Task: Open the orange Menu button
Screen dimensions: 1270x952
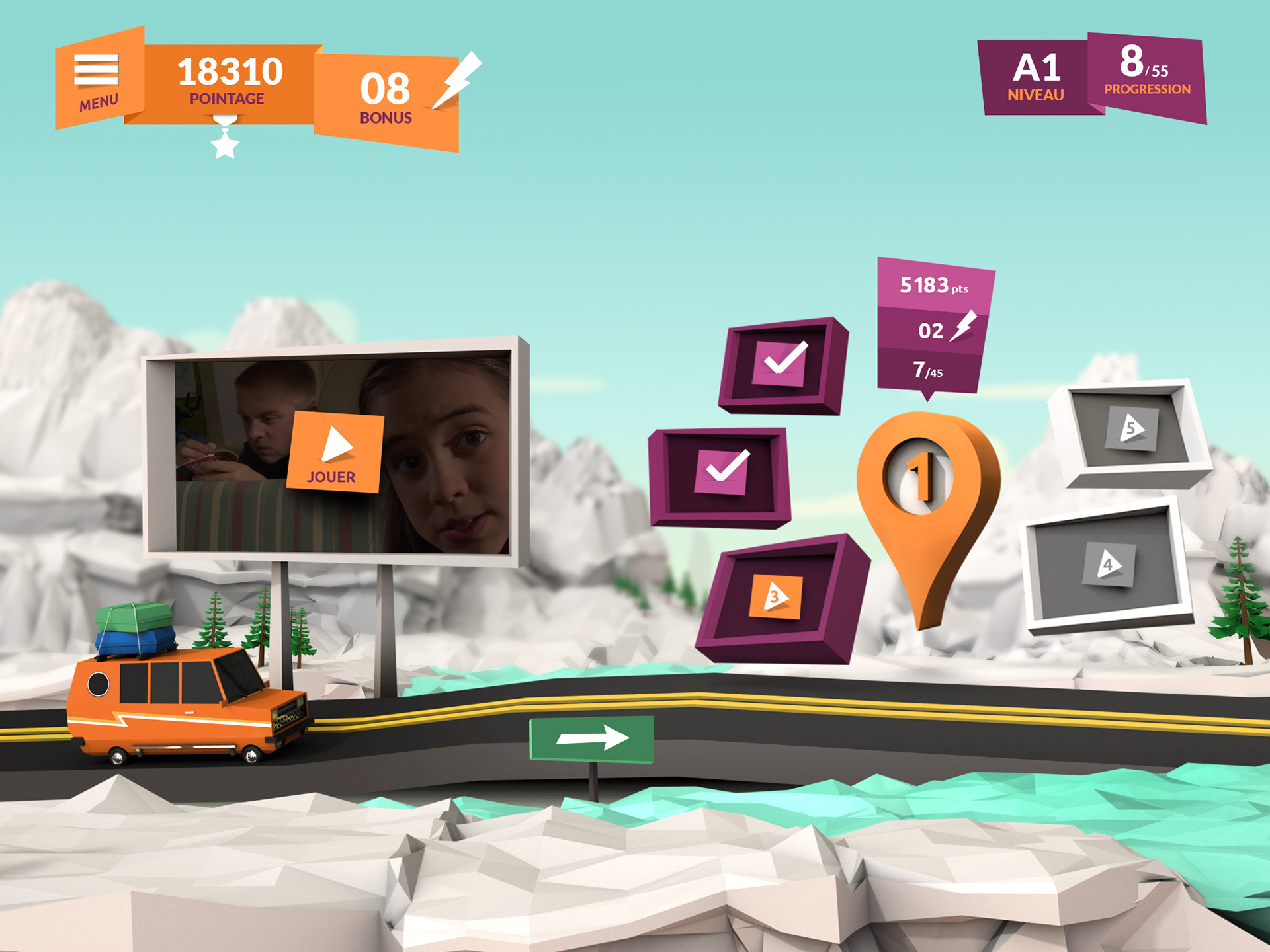Action: [98, 79]
